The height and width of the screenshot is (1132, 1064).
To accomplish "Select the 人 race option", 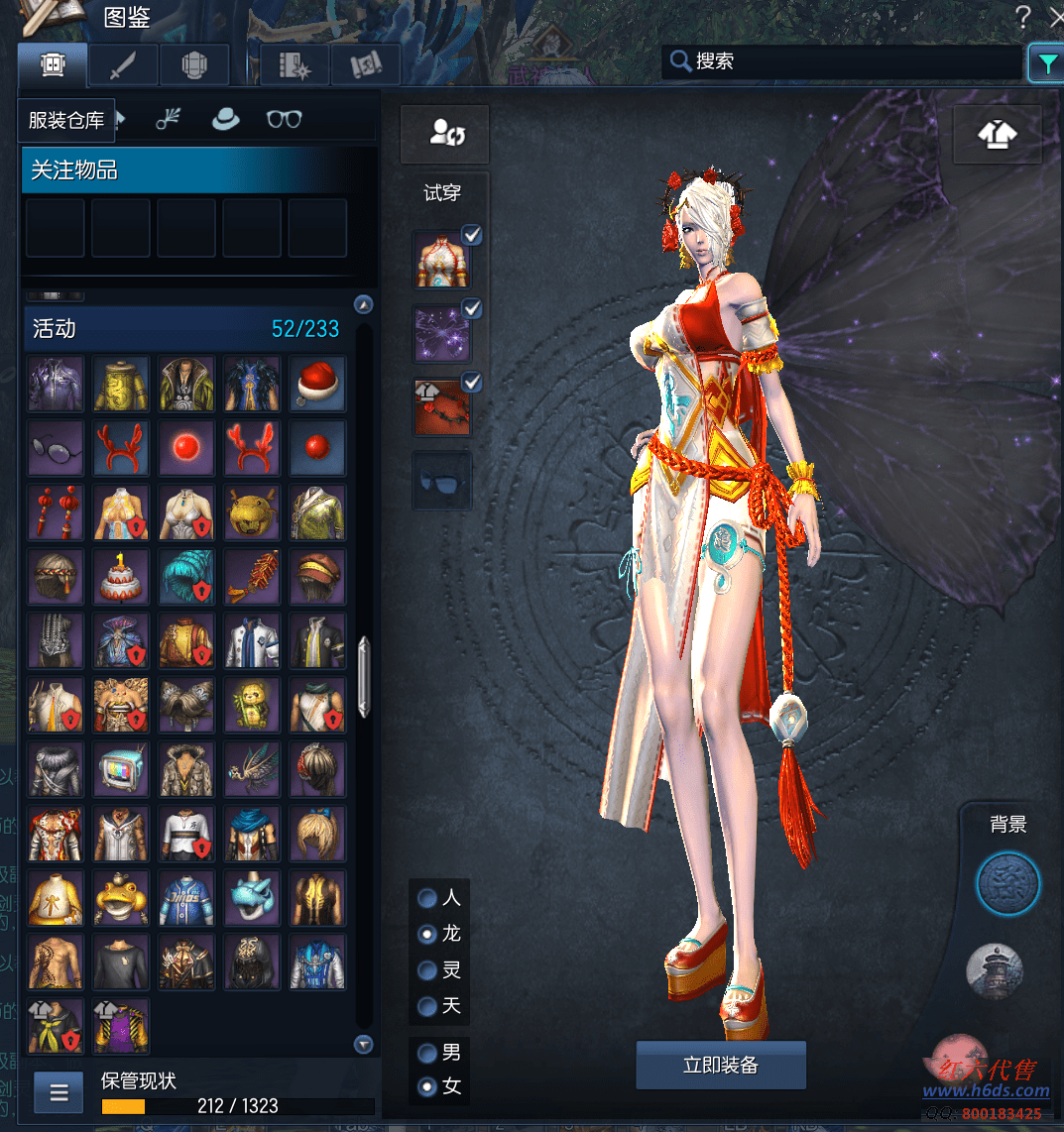I will coord(428,898).
